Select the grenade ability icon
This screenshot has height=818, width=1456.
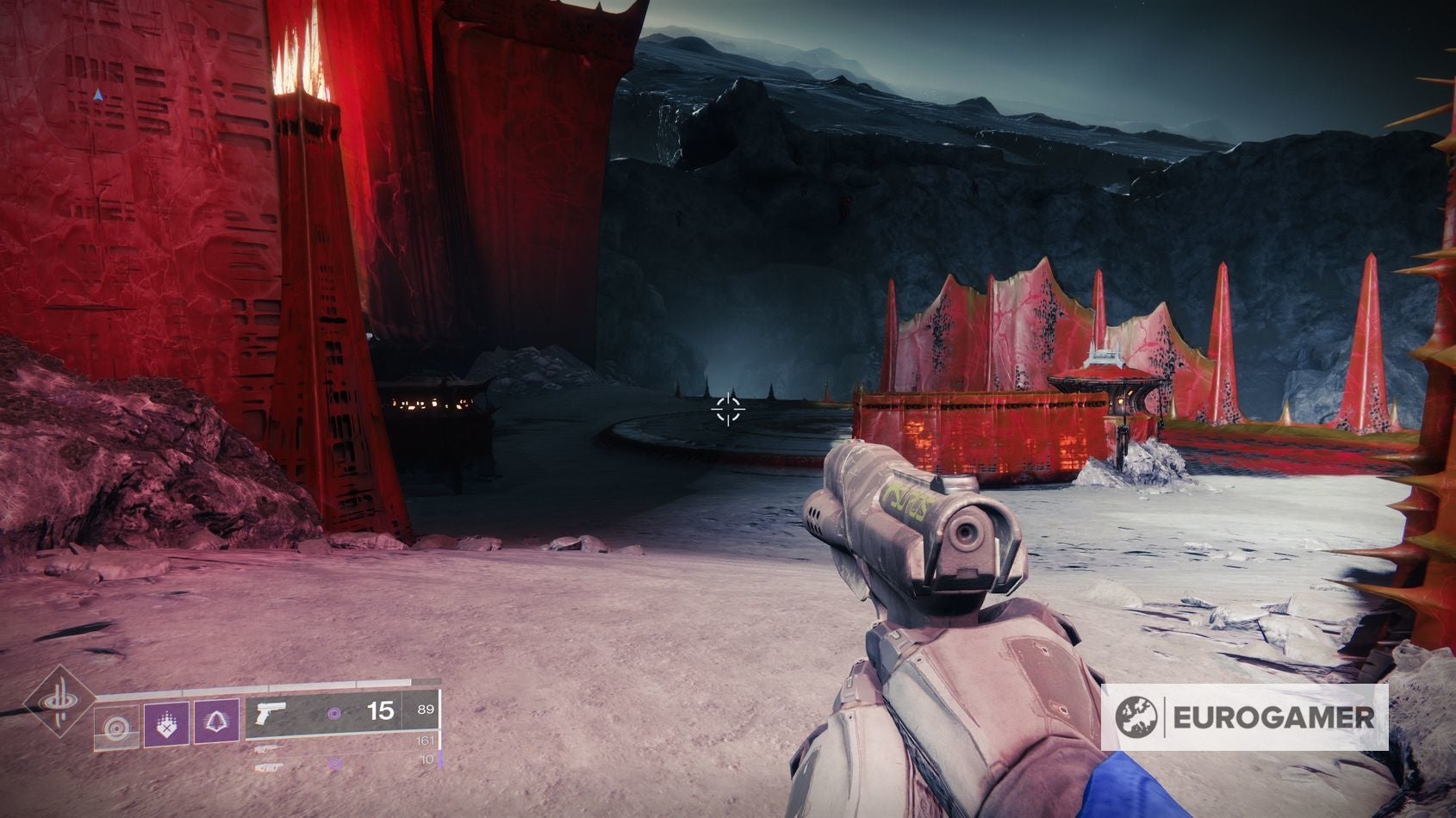[x=166, y=724]
